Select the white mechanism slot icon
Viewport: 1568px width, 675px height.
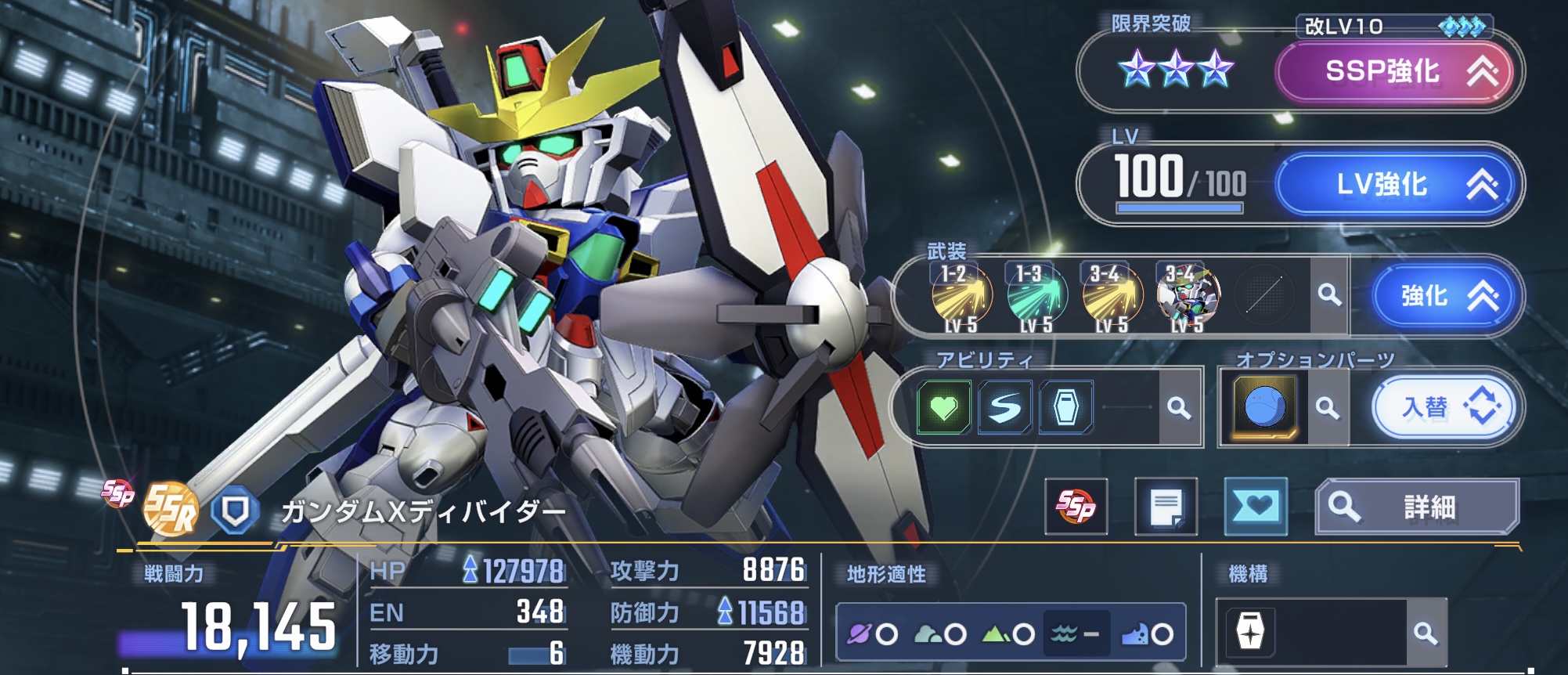tap(1250, 631)
